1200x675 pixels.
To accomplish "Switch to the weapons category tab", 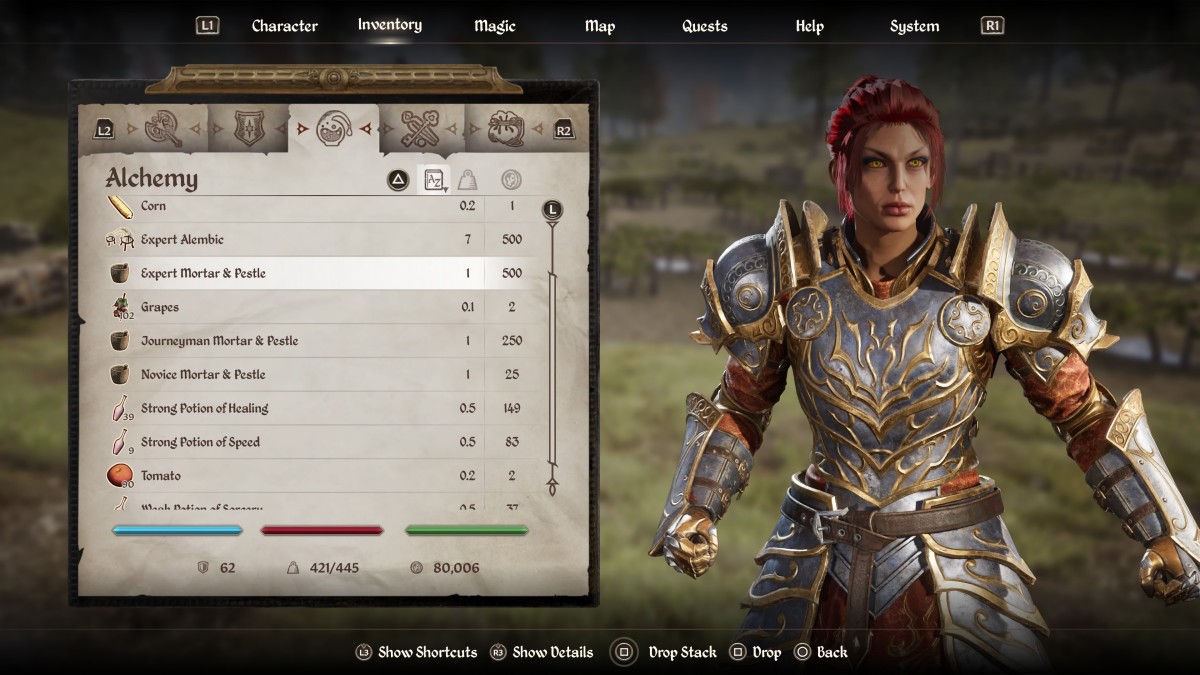I will coord(163,128).
